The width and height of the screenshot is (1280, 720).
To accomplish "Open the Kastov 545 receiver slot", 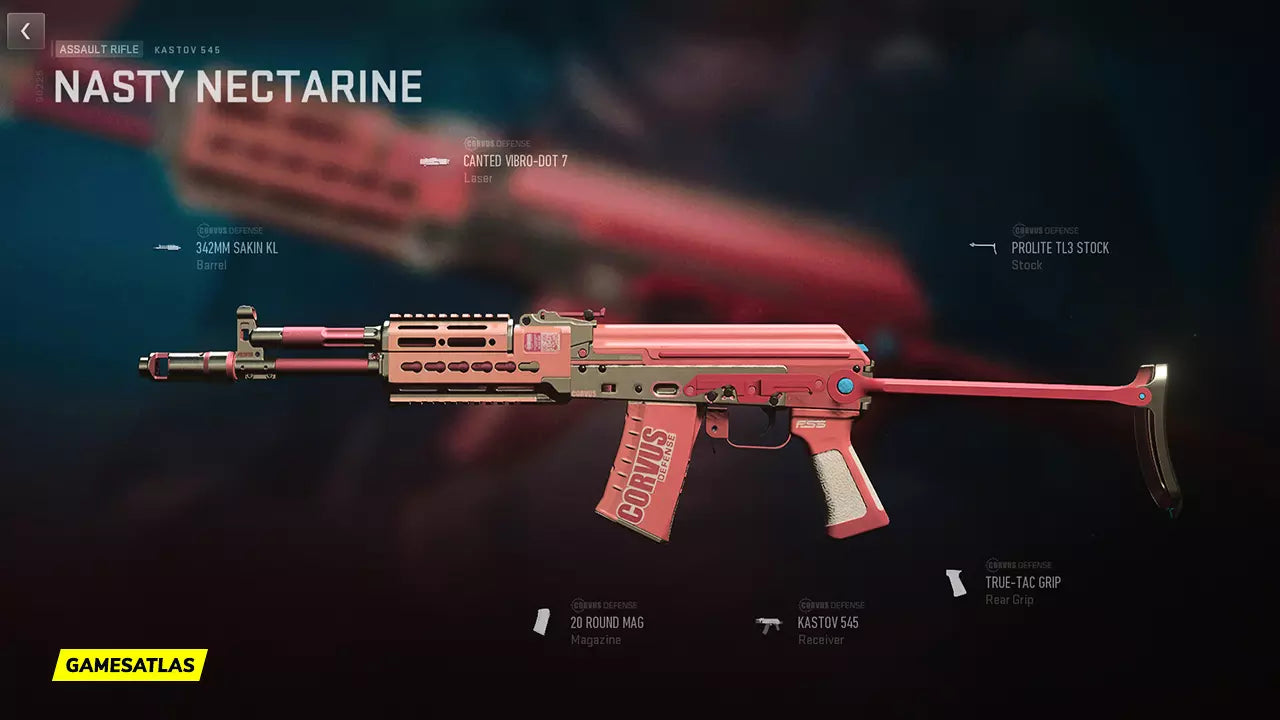I will click(827, 622).
